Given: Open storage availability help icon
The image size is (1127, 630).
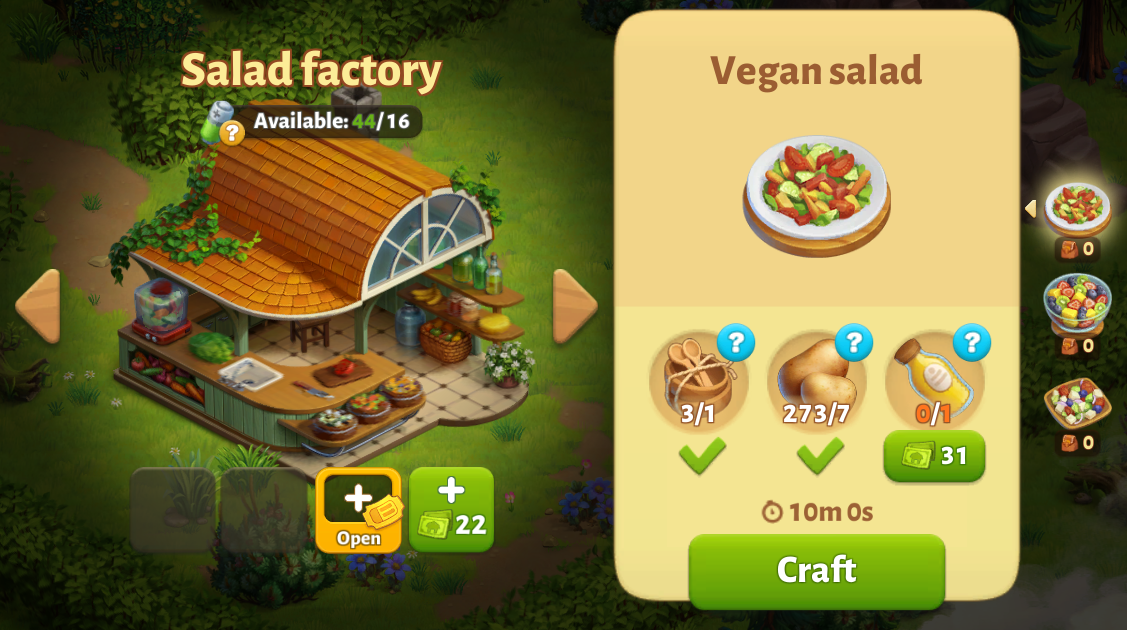Looking at the screenshot, I should [x=231, y=132].
